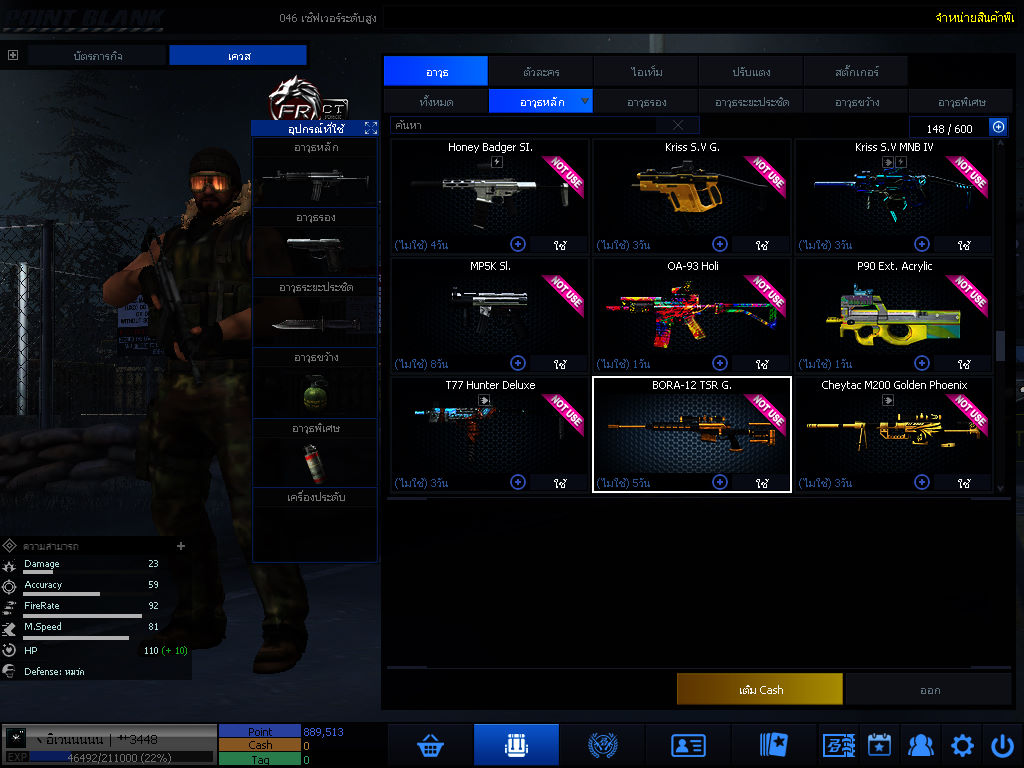Open the ไอเท็ม tab
This screenshot has height=768, width=1024.
coord(647,71)
